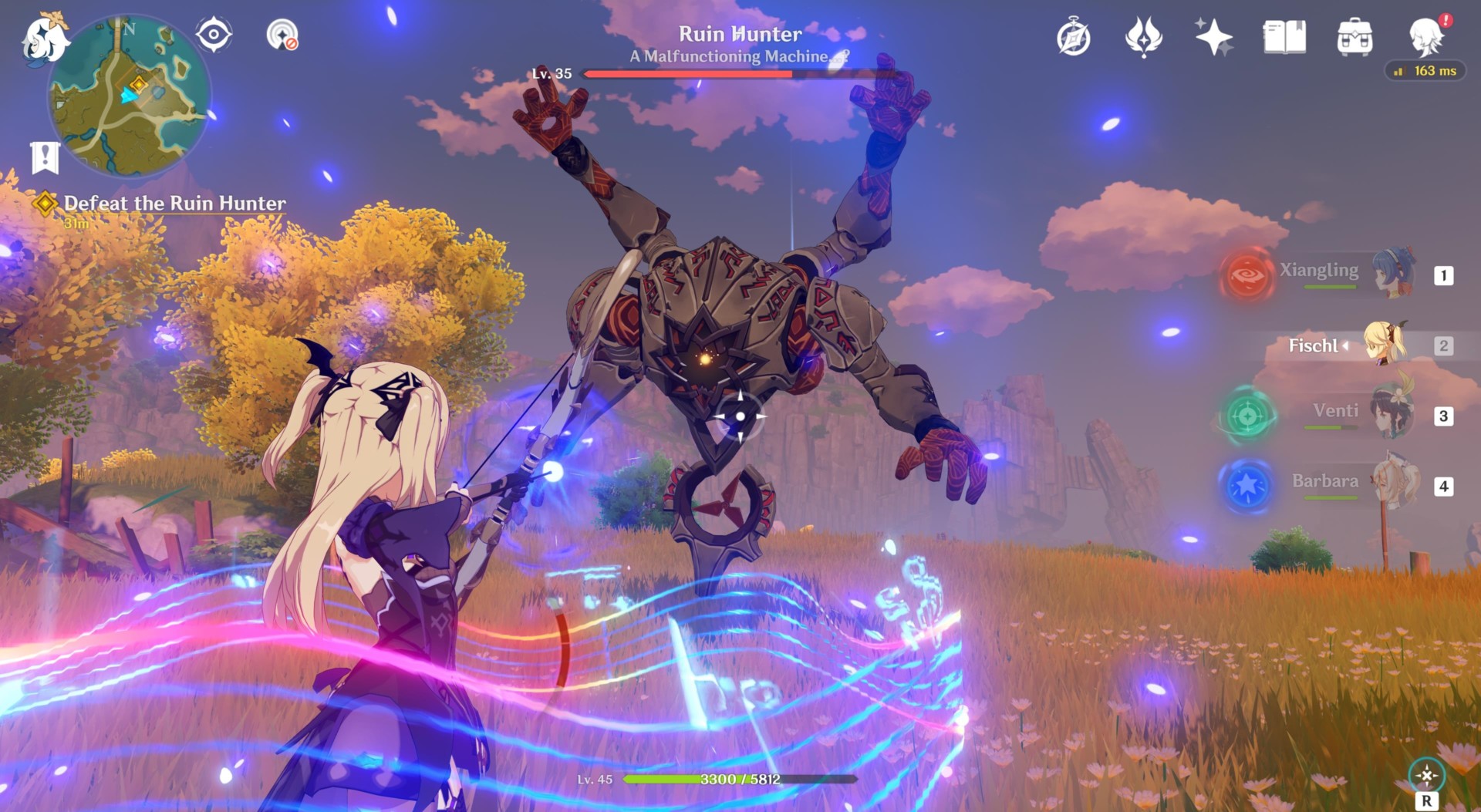Image resolution: width=1481 pixels, height=812 pixels.
Task: Open the compass events icon
Action: click(x=1073, y=37)
